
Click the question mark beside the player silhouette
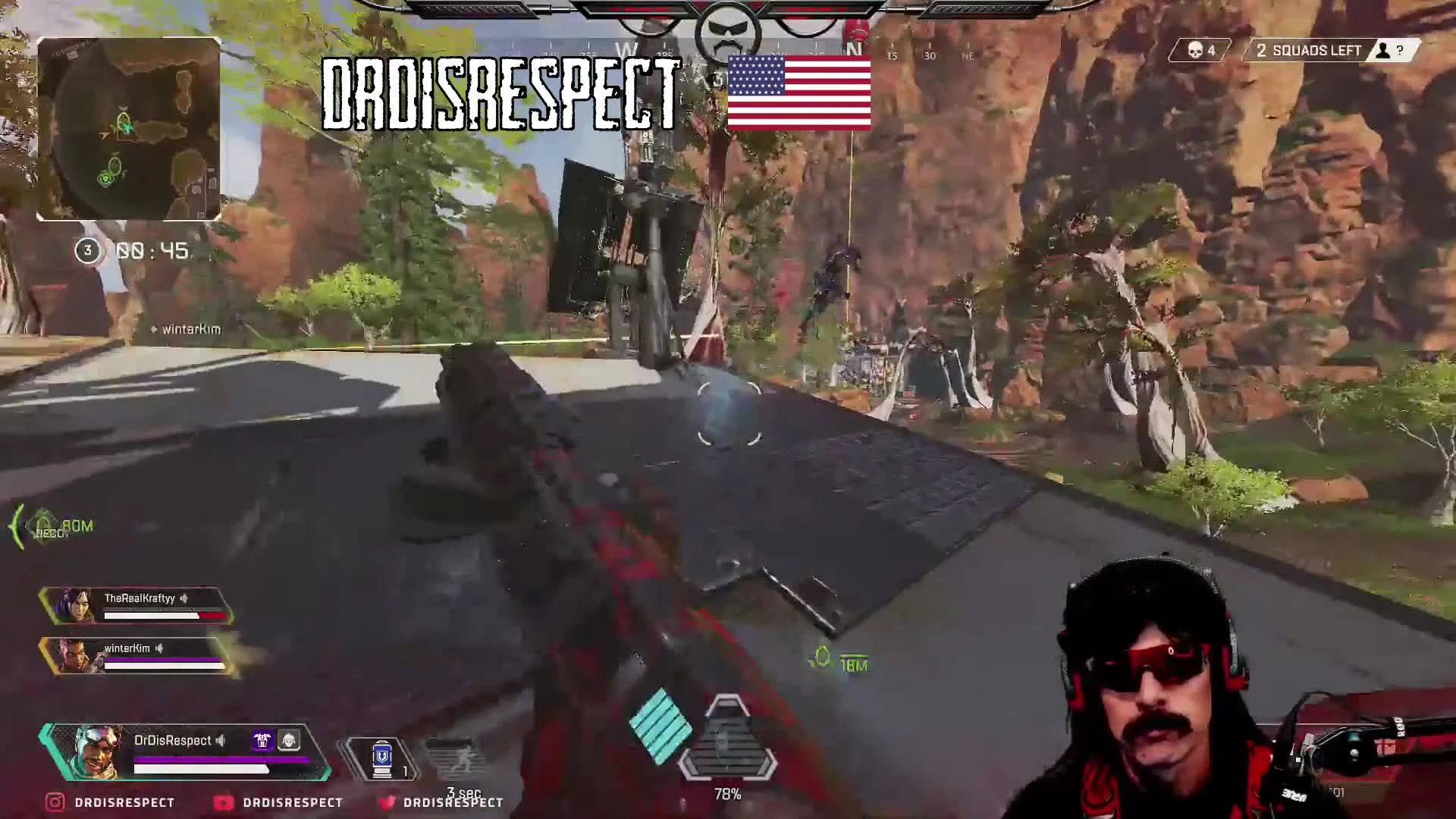tap(1400, 51)
